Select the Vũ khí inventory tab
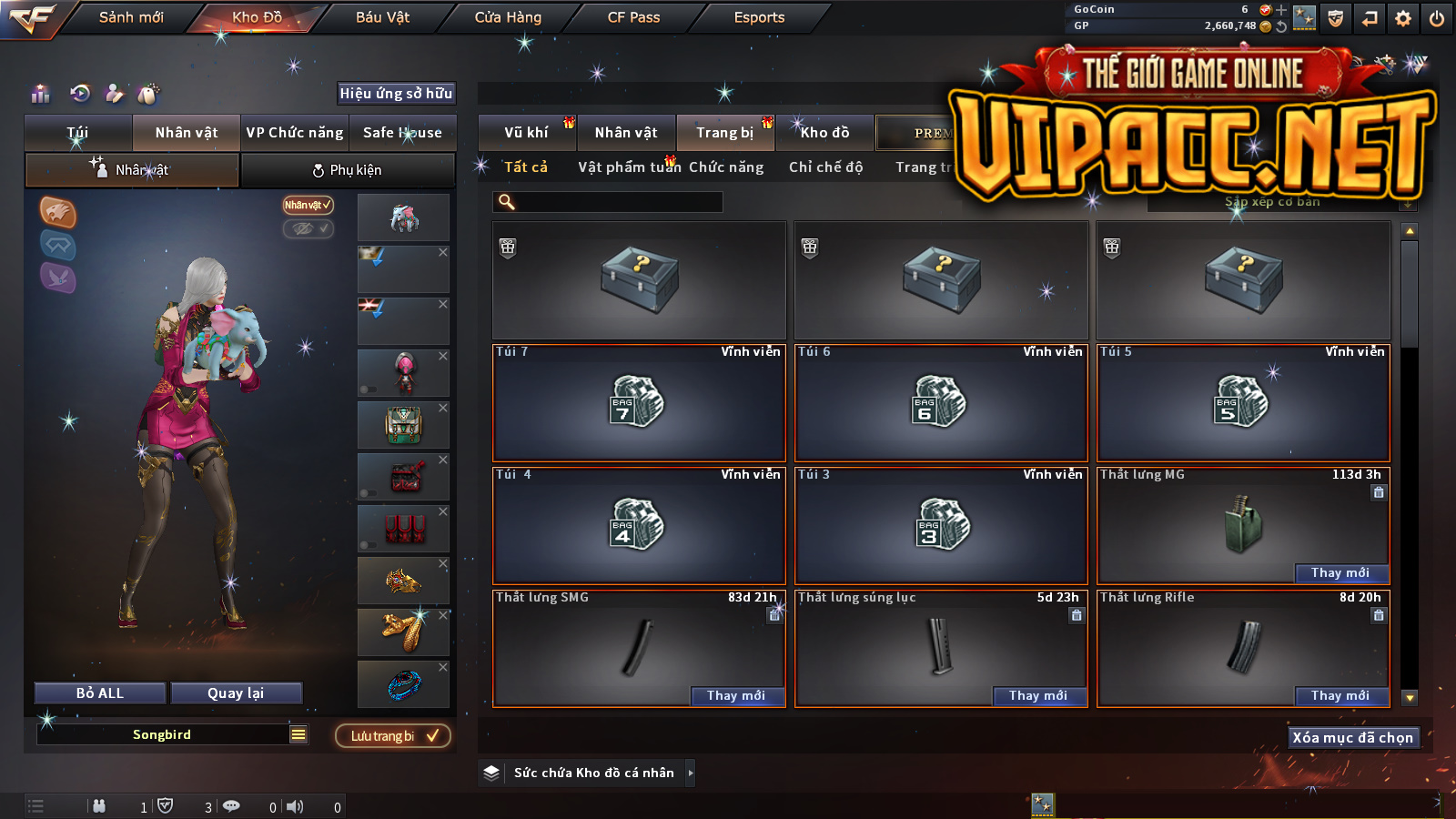 click(x=526, y=133)
